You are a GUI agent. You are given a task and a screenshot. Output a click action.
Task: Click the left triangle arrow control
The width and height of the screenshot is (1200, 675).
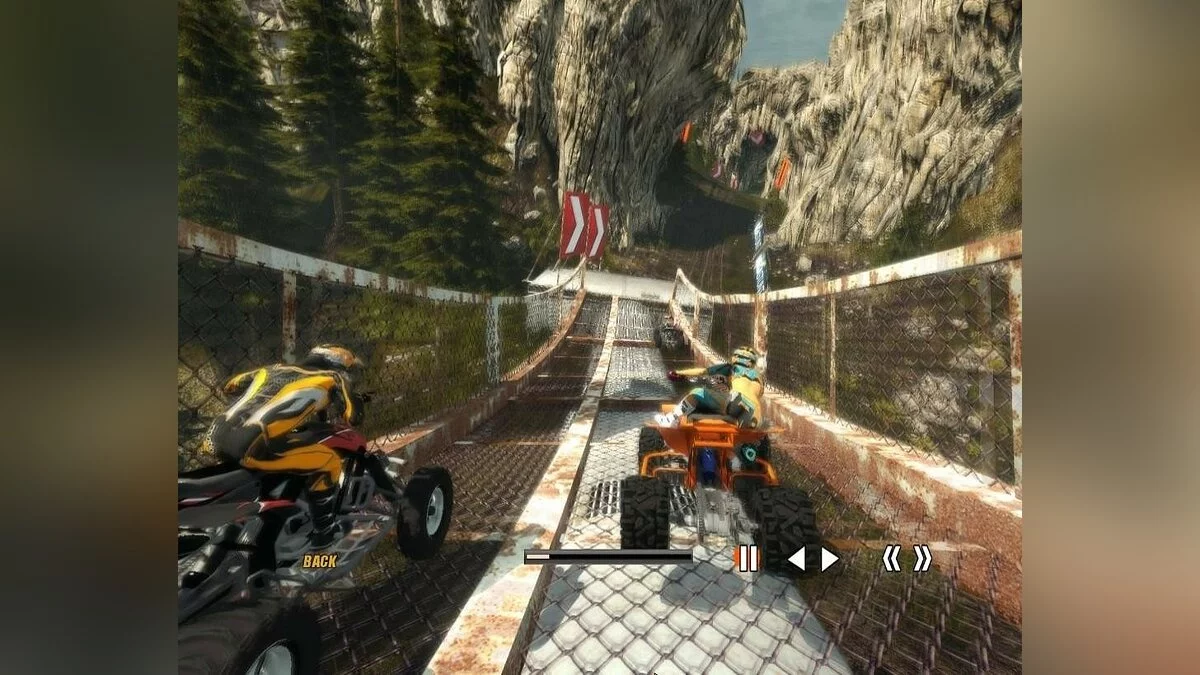pos(796,559)
